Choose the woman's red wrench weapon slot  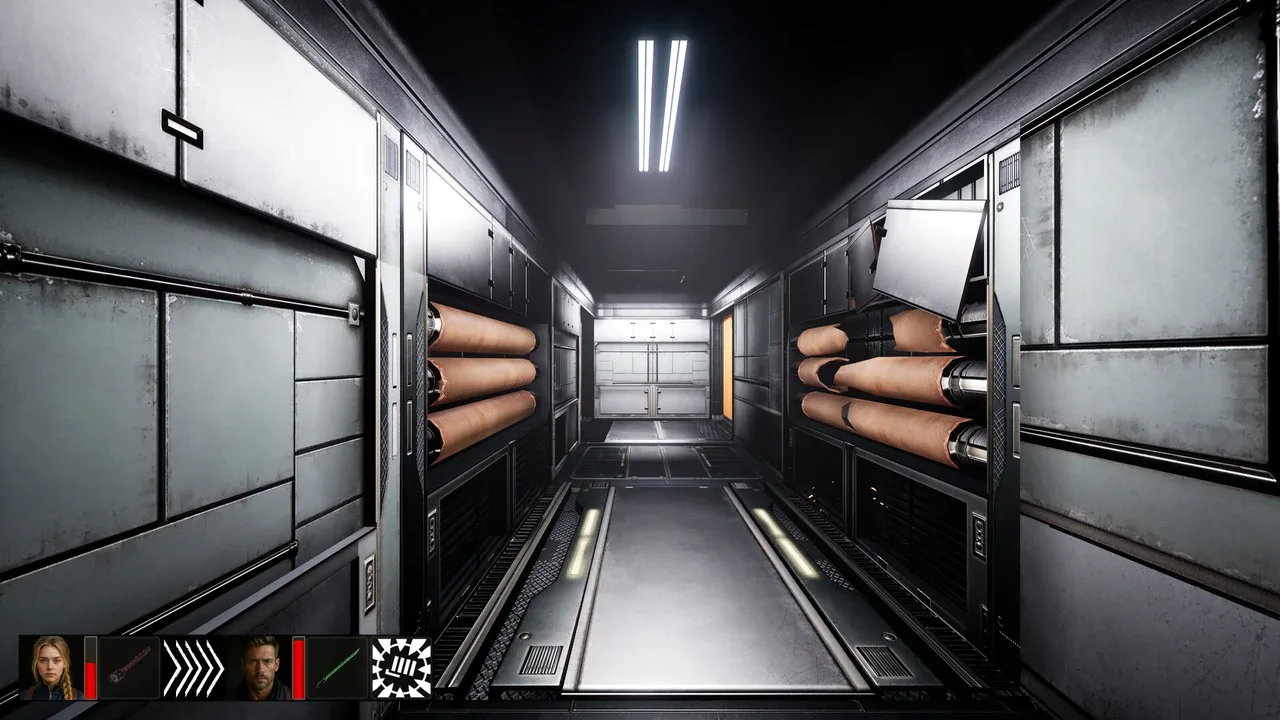(130, 667)
